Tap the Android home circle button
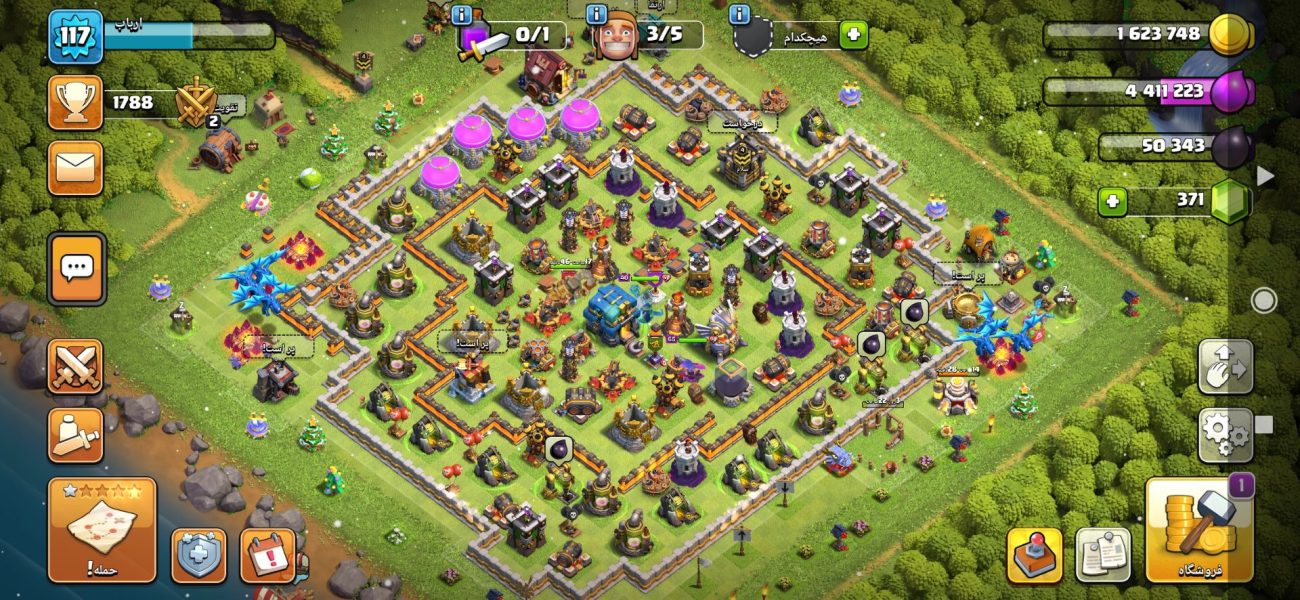 click(1264, 300)
